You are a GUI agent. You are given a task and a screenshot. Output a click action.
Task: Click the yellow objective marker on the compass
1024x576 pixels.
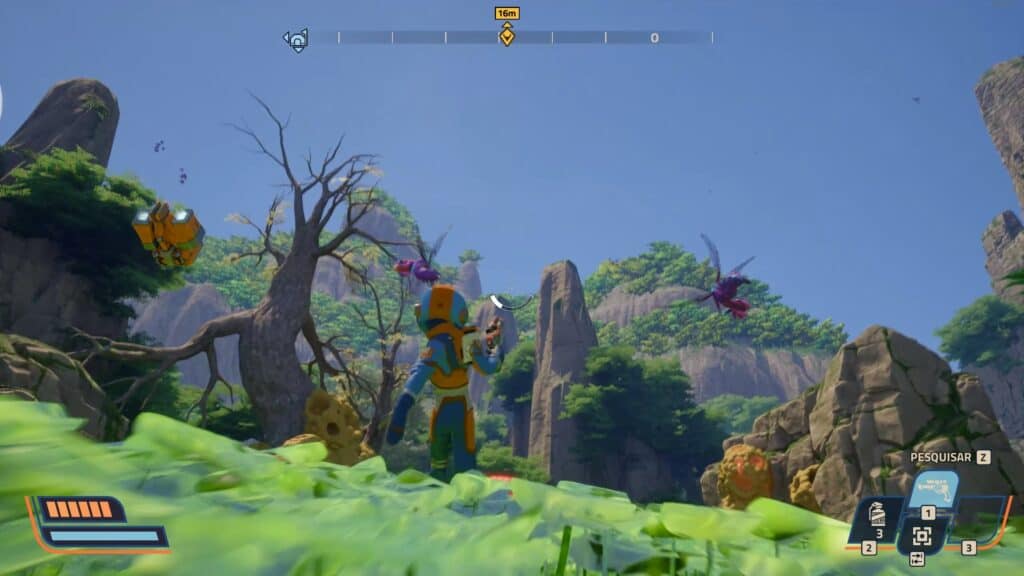pyautogui.click(x=507, y=37)
